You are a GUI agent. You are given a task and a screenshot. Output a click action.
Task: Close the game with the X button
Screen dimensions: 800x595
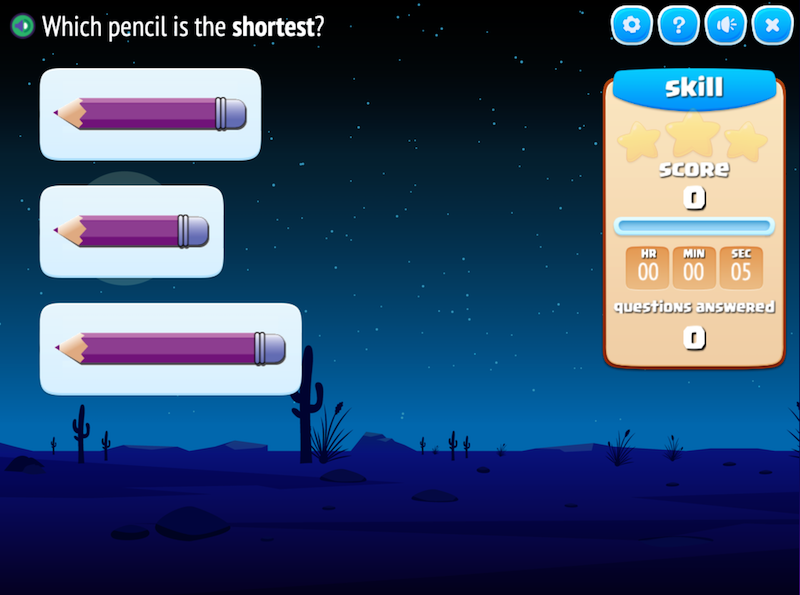[772, 26]
